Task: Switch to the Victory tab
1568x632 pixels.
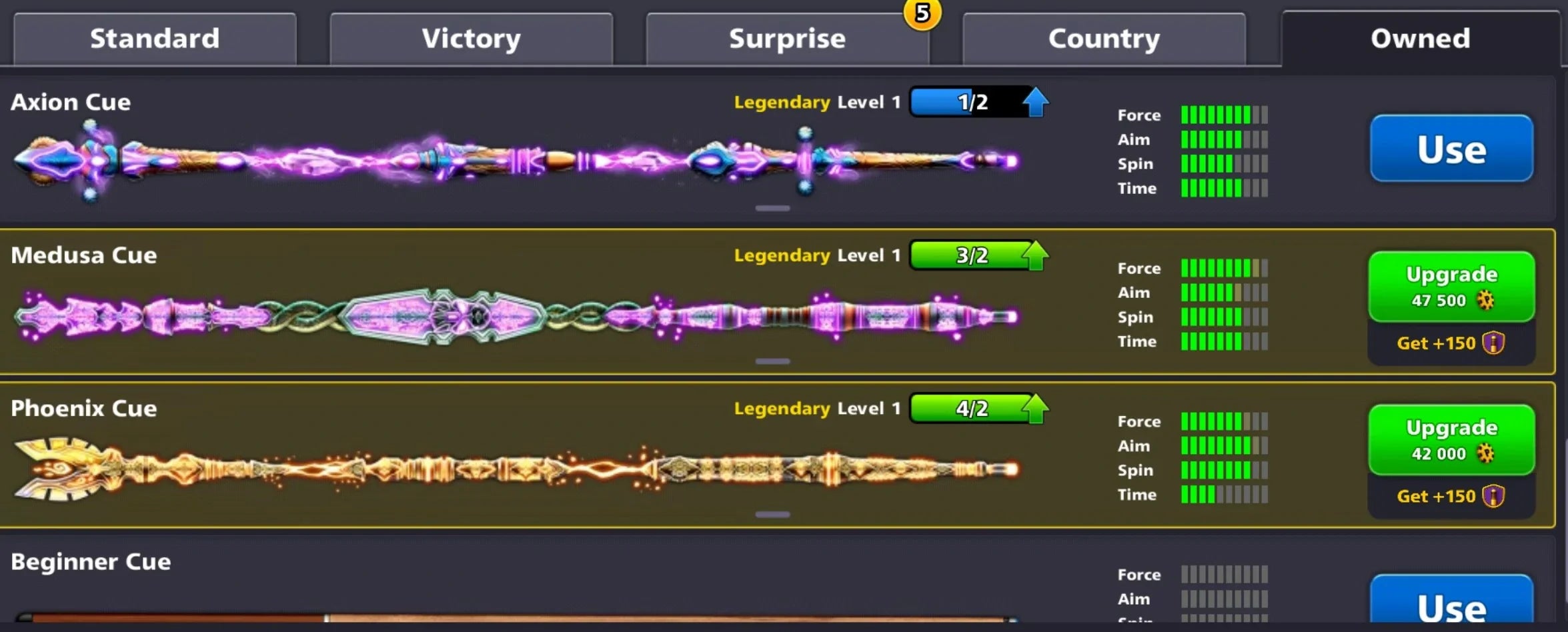Action: pyautogui.click(x=471, y=38)
